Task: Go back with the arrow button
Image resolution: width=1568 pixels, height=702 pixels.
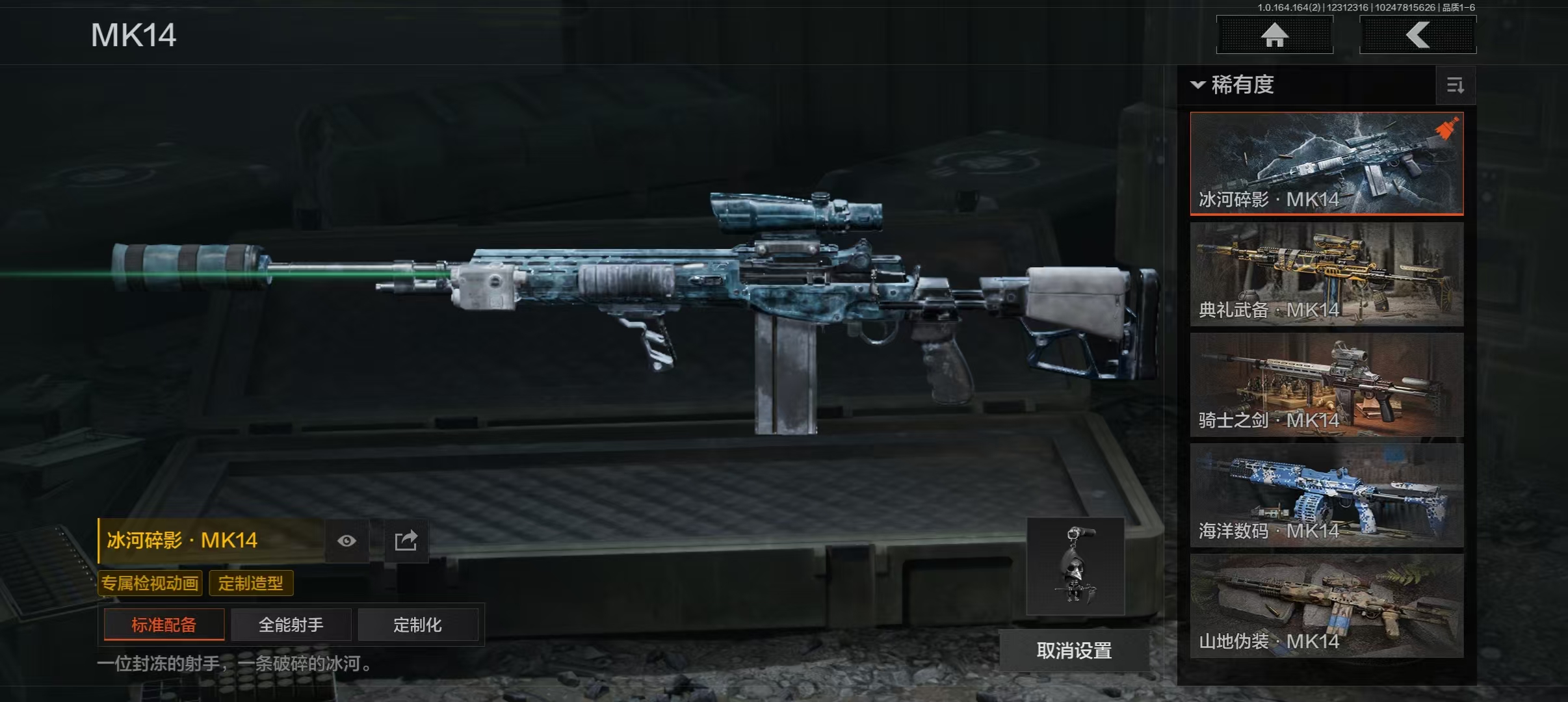Action: [x=1417, y=34]
